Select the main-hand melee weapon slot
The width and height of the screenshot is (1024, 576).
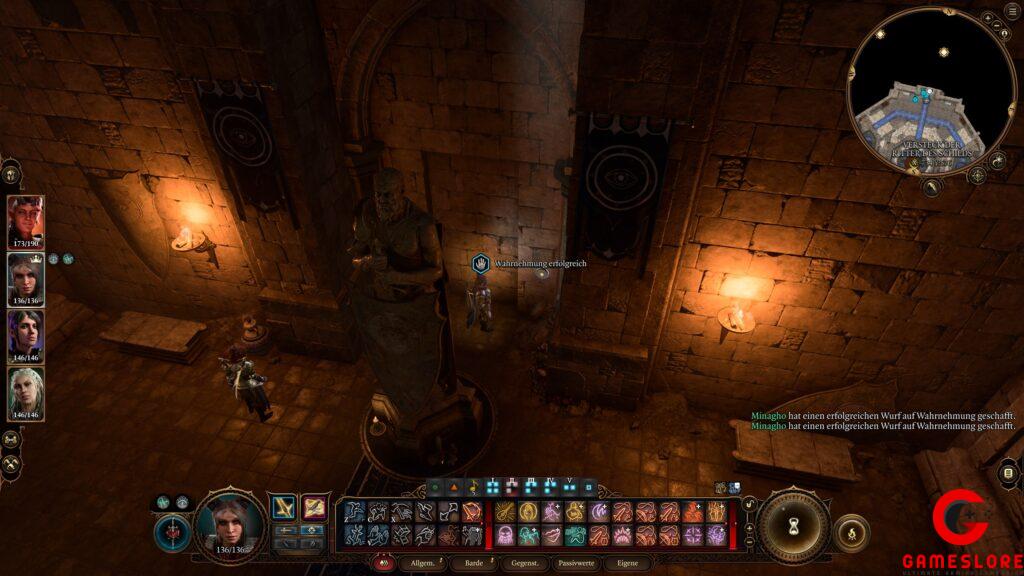(x=284, y=508)
